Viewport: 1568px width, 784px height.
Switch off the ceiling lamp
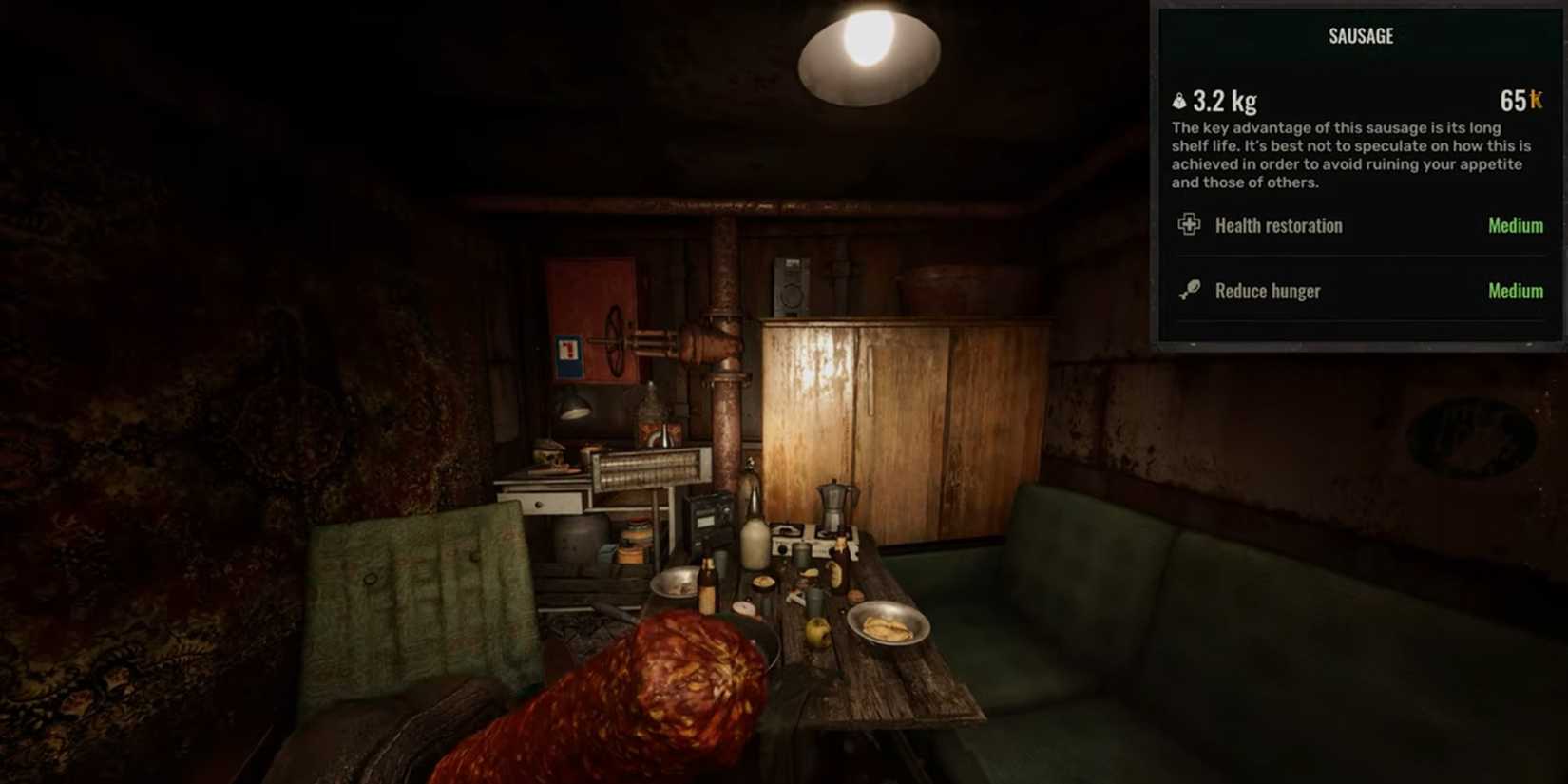870,57
